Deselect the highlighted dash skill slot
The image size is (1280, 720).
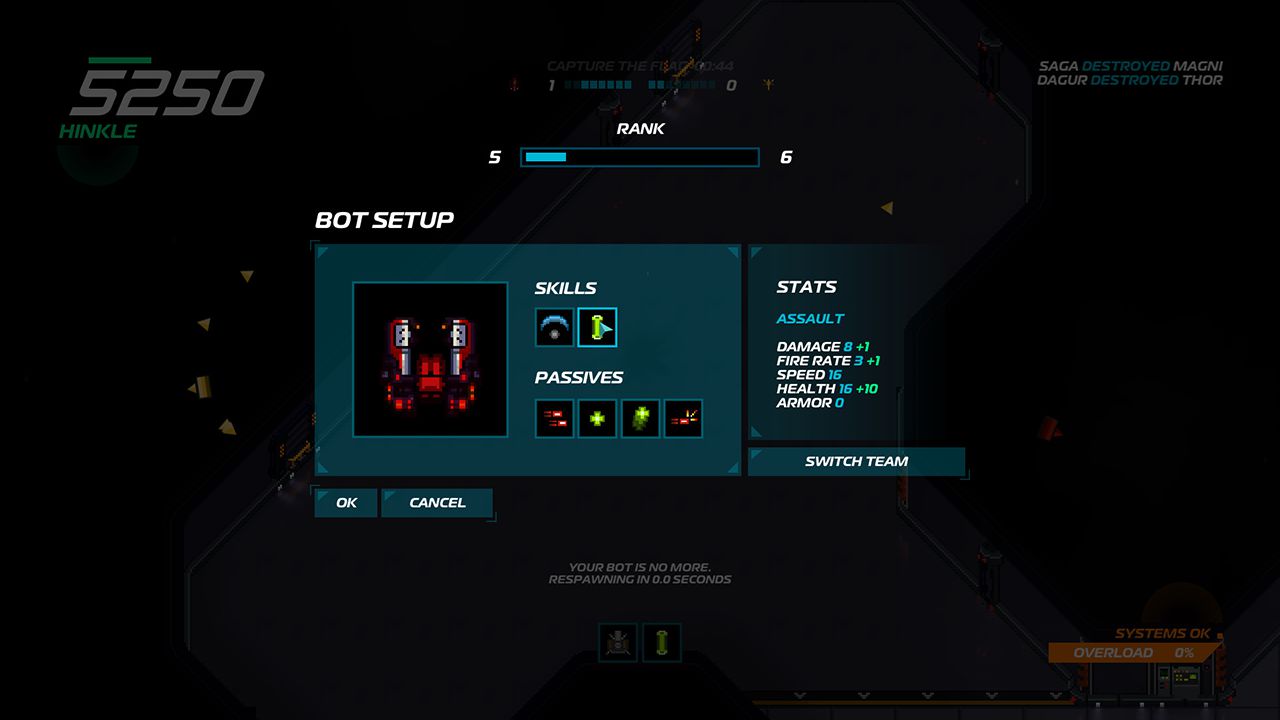597,325
